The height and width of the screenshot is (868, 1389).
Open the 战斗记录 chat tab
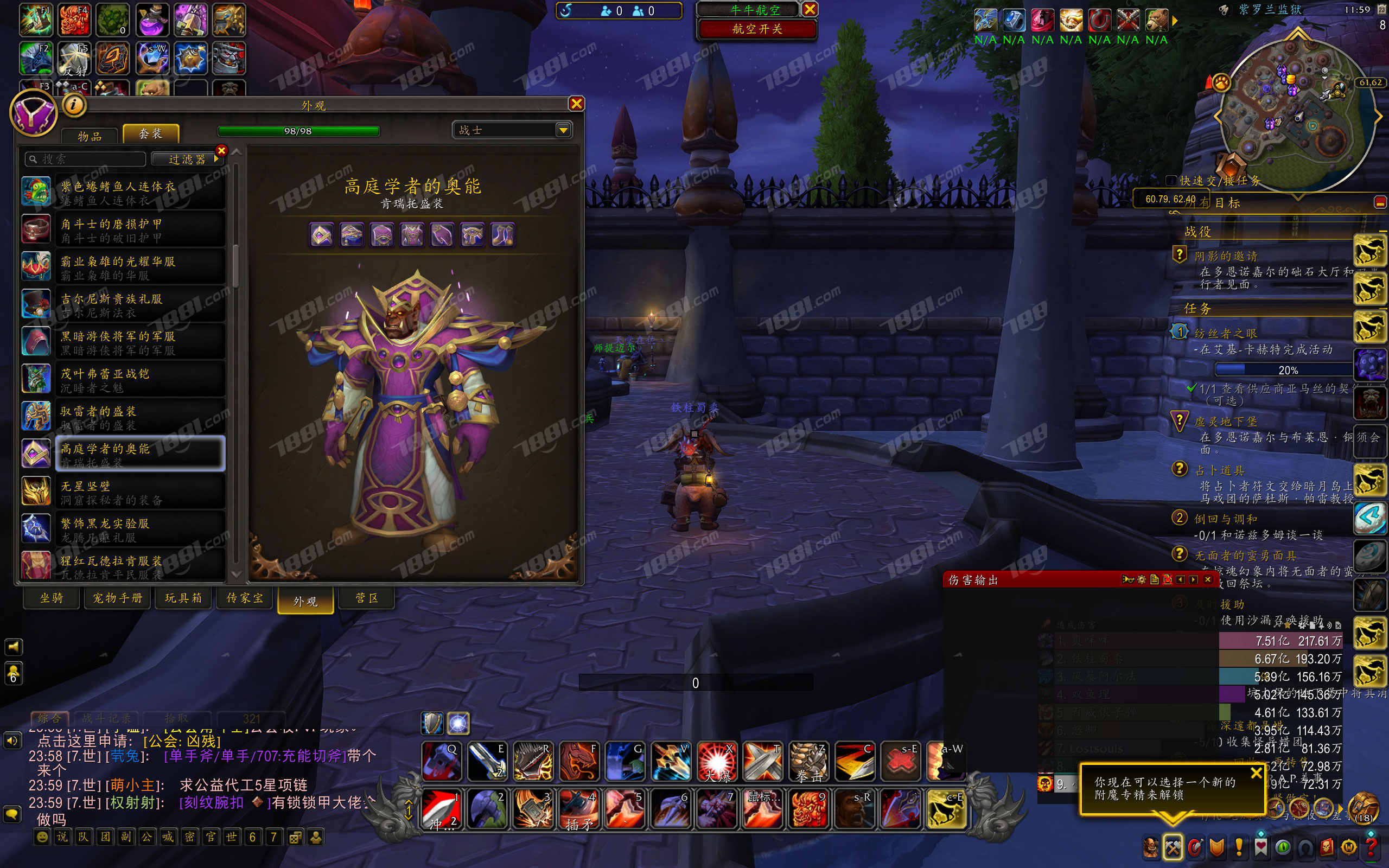pyautogui.click(x=107, y=718)
